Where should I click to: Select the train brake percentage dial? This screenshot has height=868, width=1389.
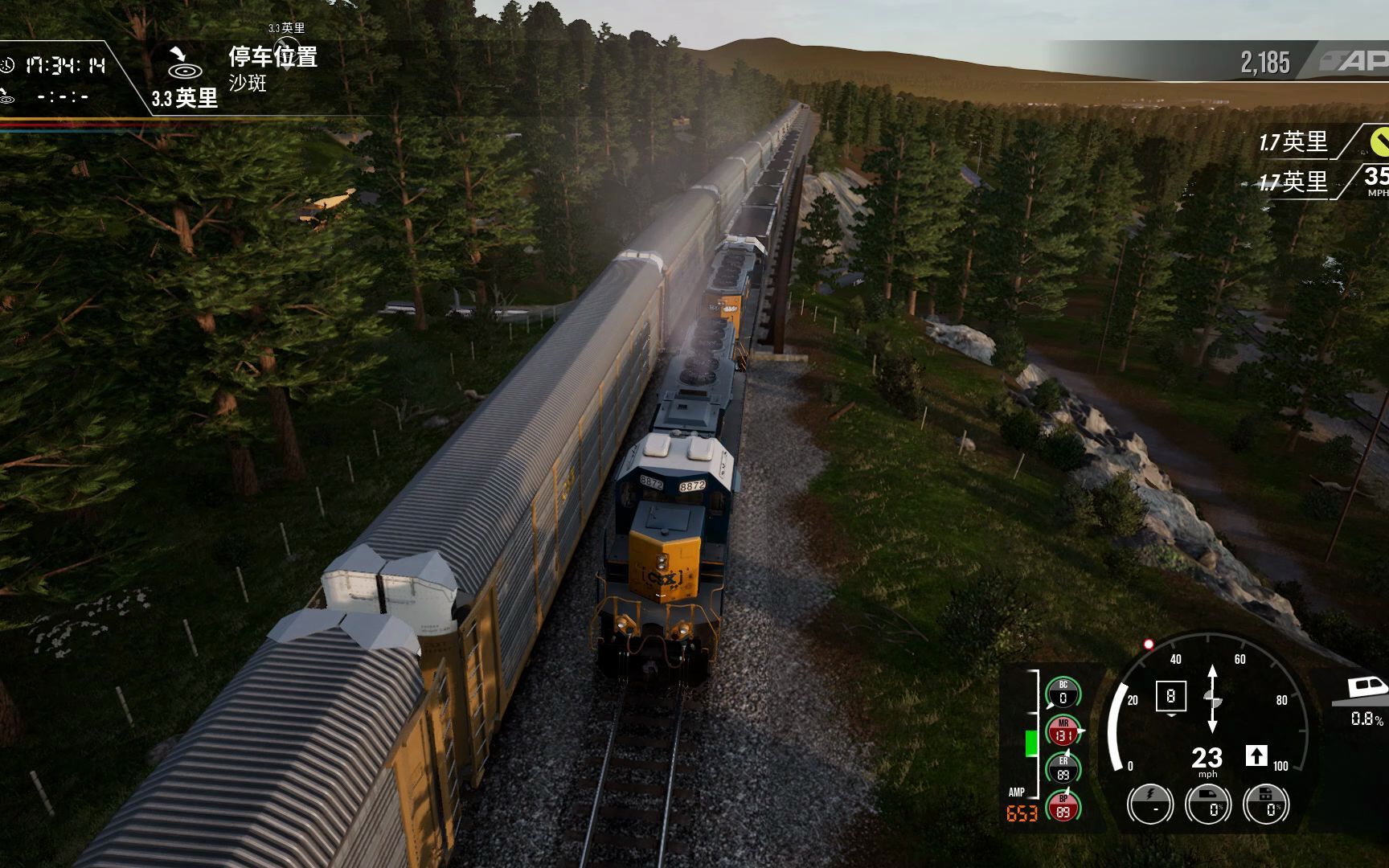coord(1208,803)
